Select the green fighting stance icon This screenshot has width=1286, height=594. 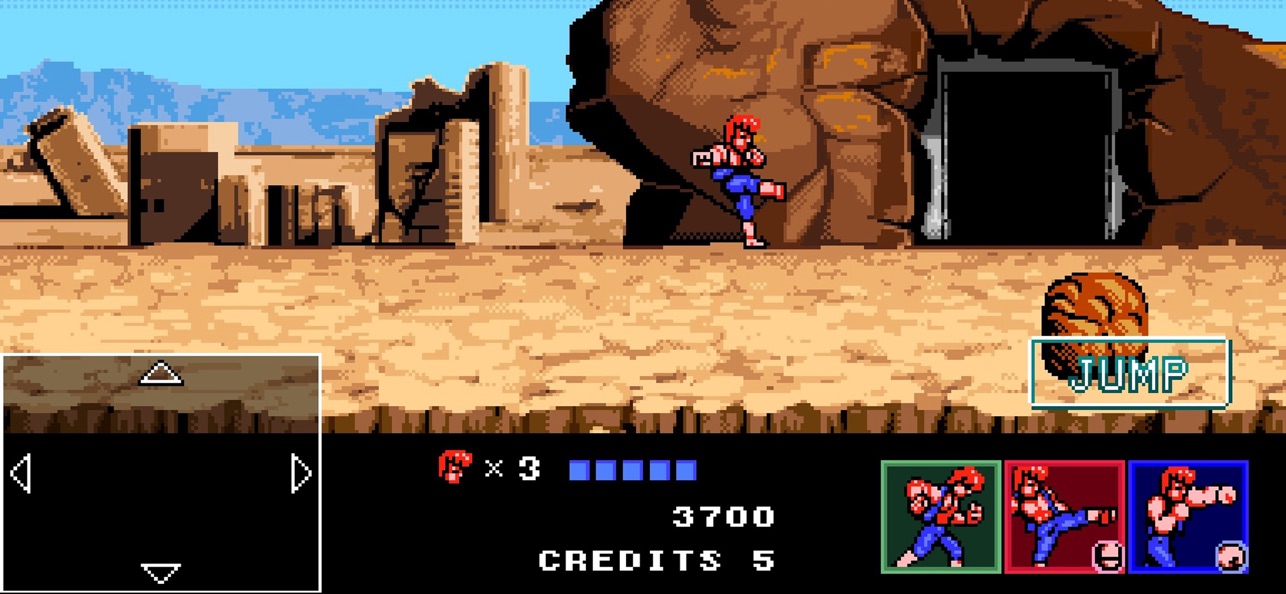[x=940, y=516]
